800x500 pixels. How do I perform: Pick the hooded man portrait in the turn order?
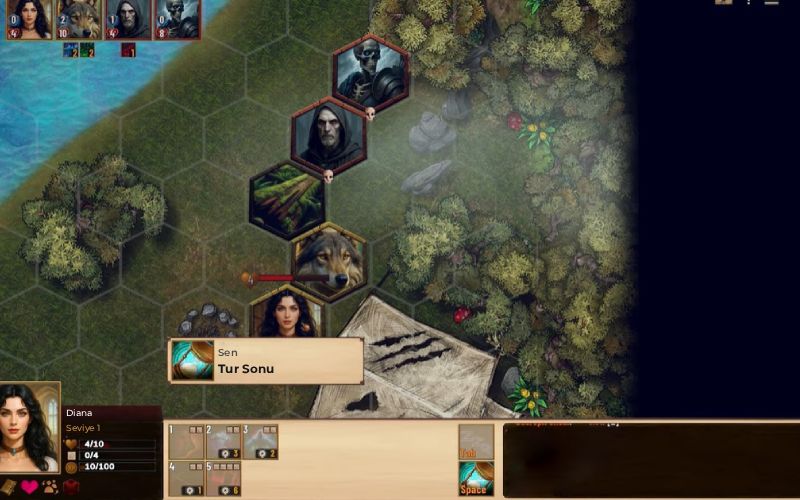coord(127,18)
